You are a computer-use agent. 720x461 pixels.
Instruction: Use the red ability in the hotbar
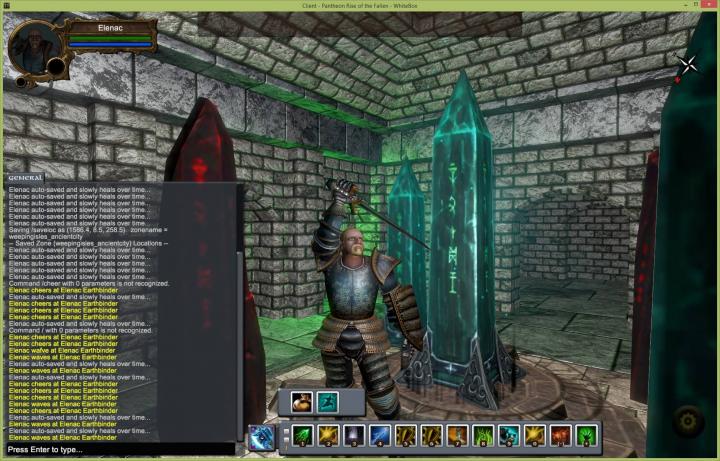[x=561, y=436]
